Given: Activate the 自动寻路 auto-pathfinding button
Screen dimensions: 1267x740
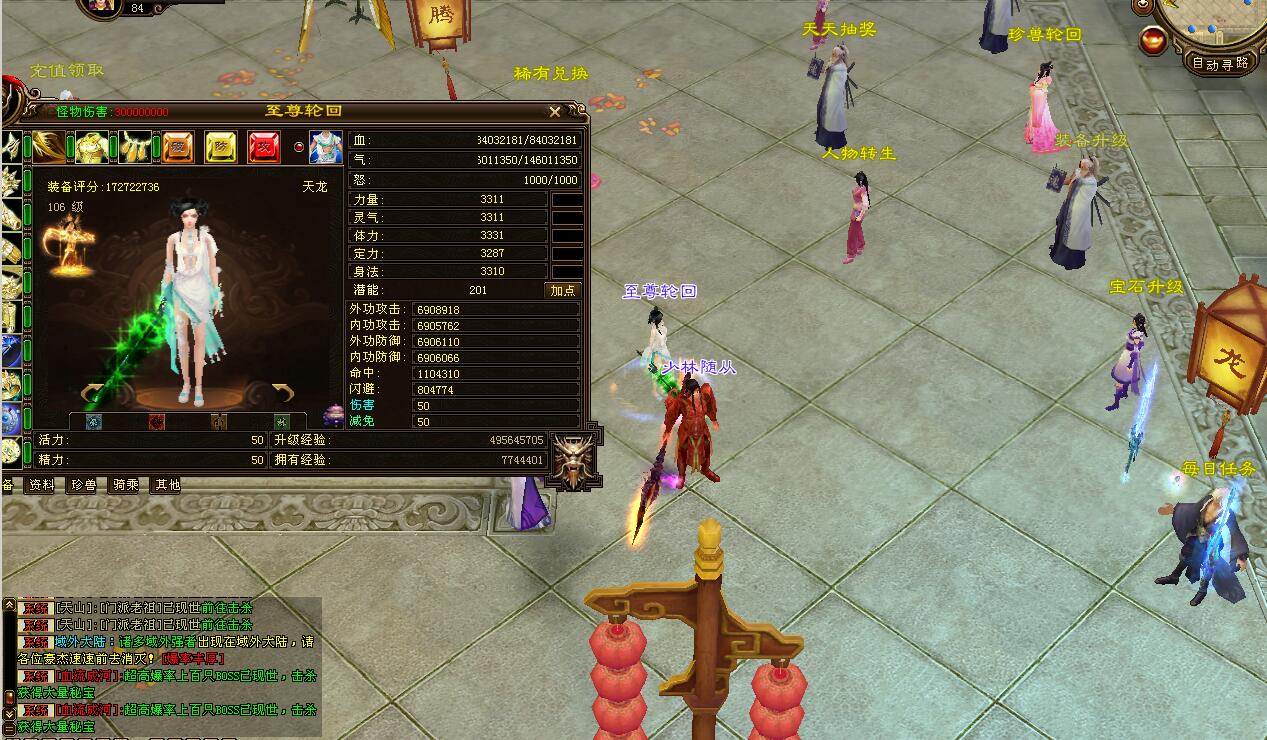Looking at the screenshot, I should (x=1221, y=63).
